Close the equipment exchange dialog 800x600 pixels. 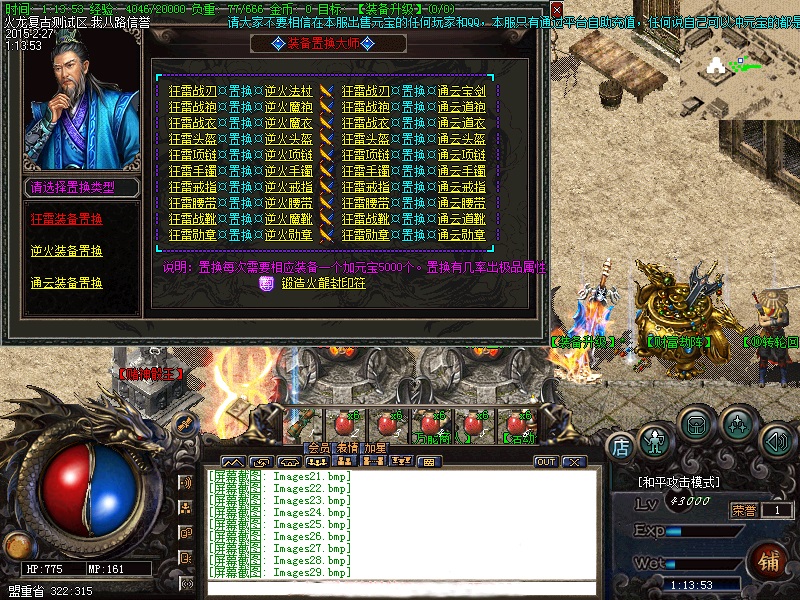click(557, 11)
